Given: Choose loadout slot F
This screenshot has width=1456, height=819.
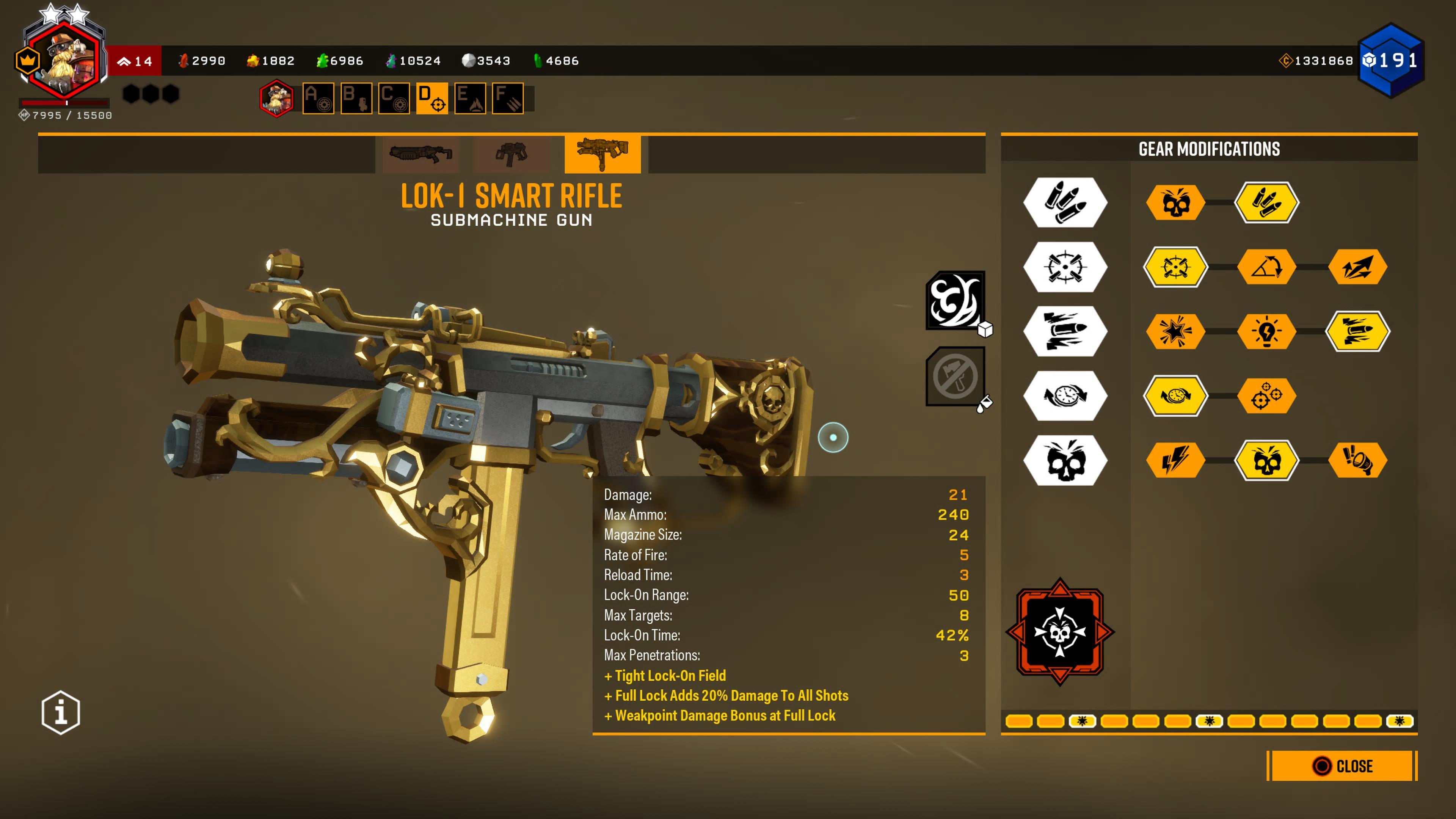Looking at the screenshot, I should click(508, 98).
